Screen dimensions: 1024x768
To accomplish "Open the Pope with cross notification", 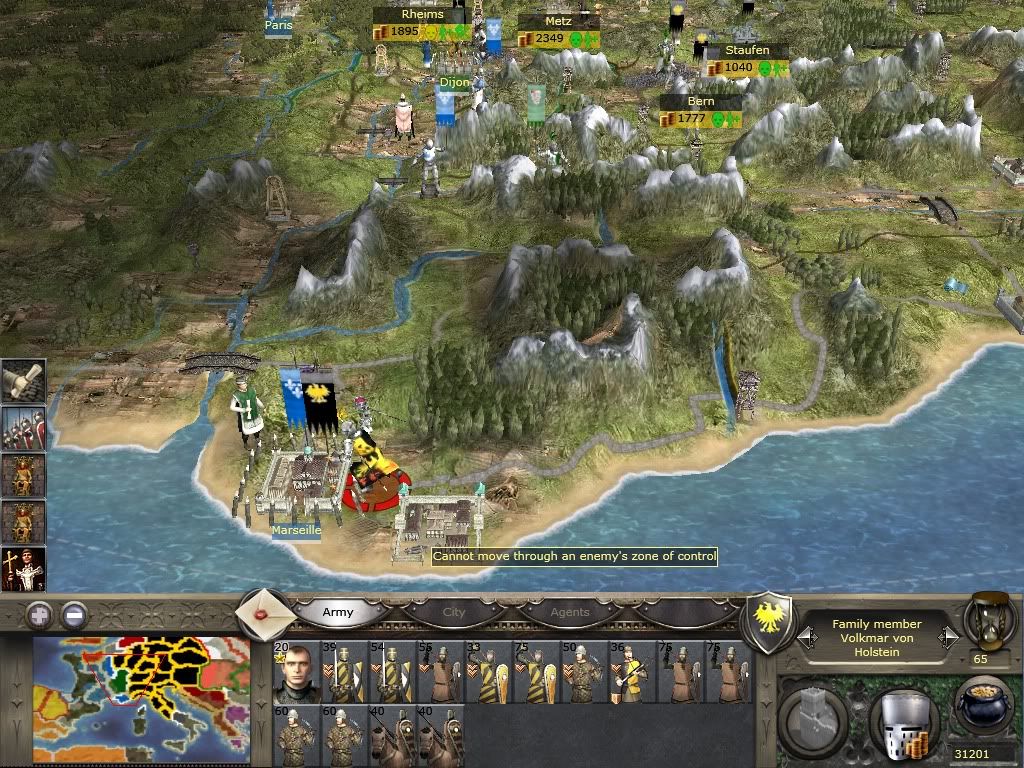I will pos(23,569).
